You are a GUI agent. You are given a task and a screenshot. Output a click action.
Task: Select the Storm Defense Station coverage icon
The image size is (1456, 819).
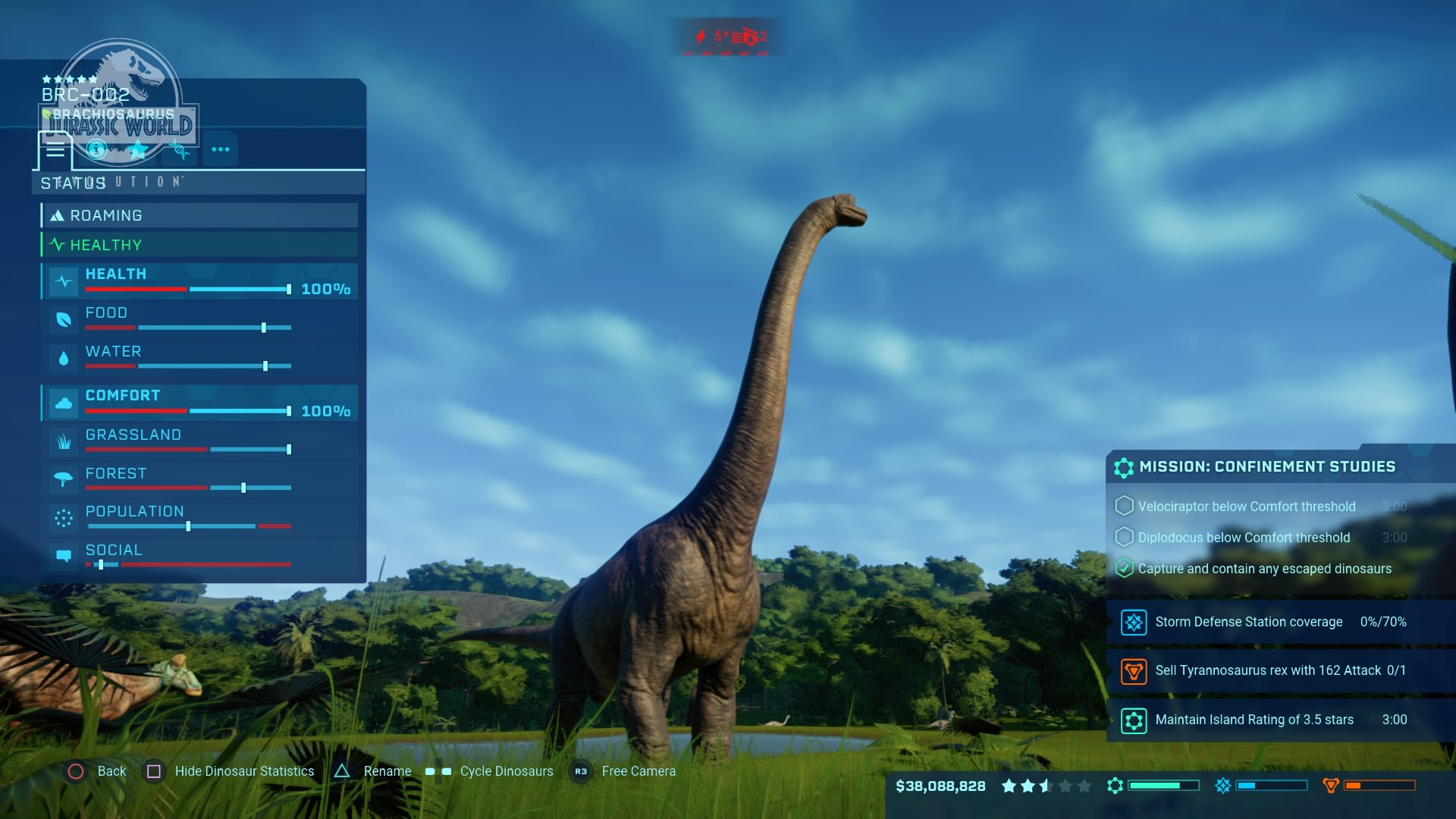pos(1134,622)
